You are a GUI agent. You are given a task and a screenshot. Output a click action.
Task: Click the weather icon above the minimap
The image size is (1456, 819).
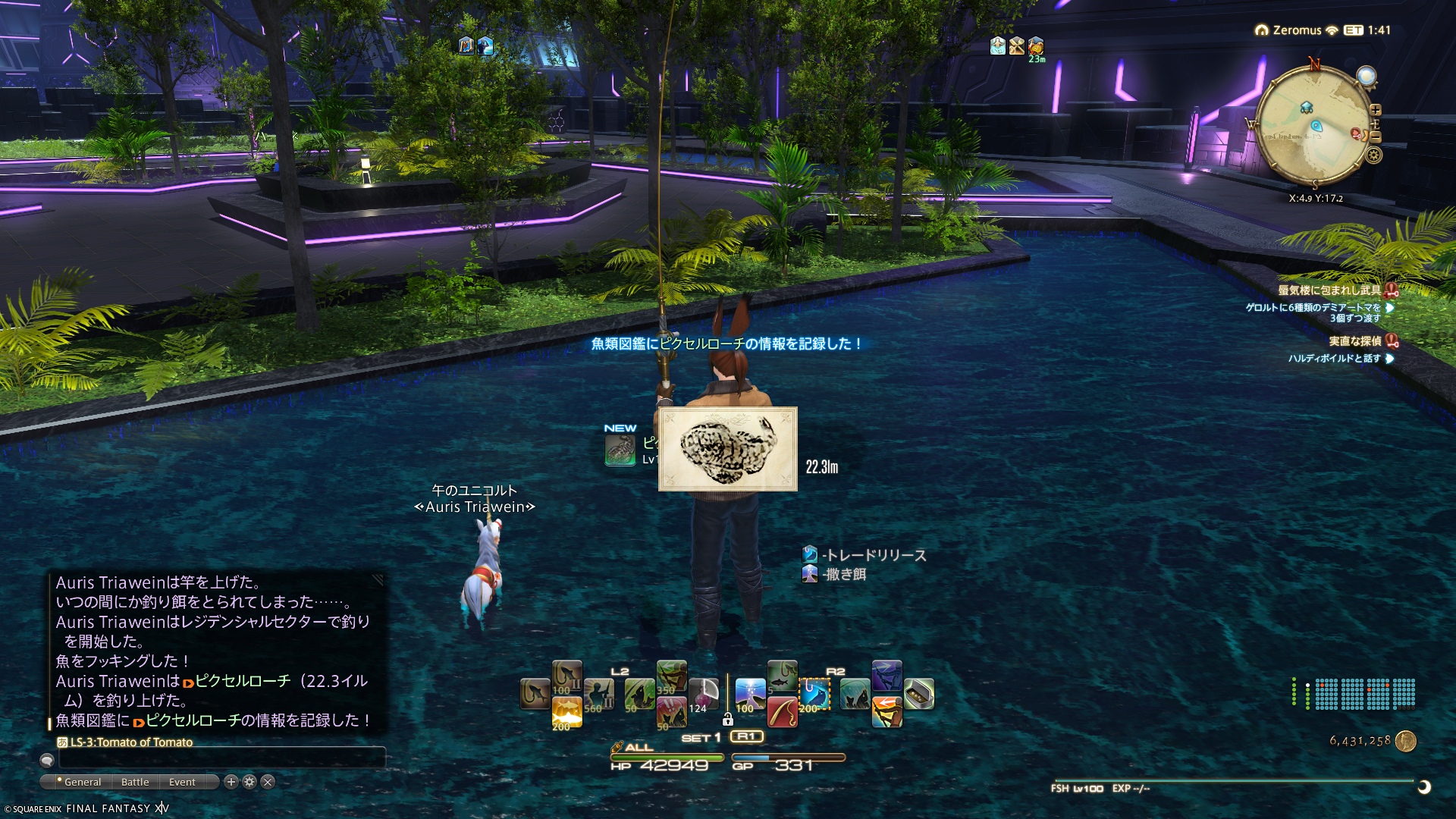coord(1366,76)
